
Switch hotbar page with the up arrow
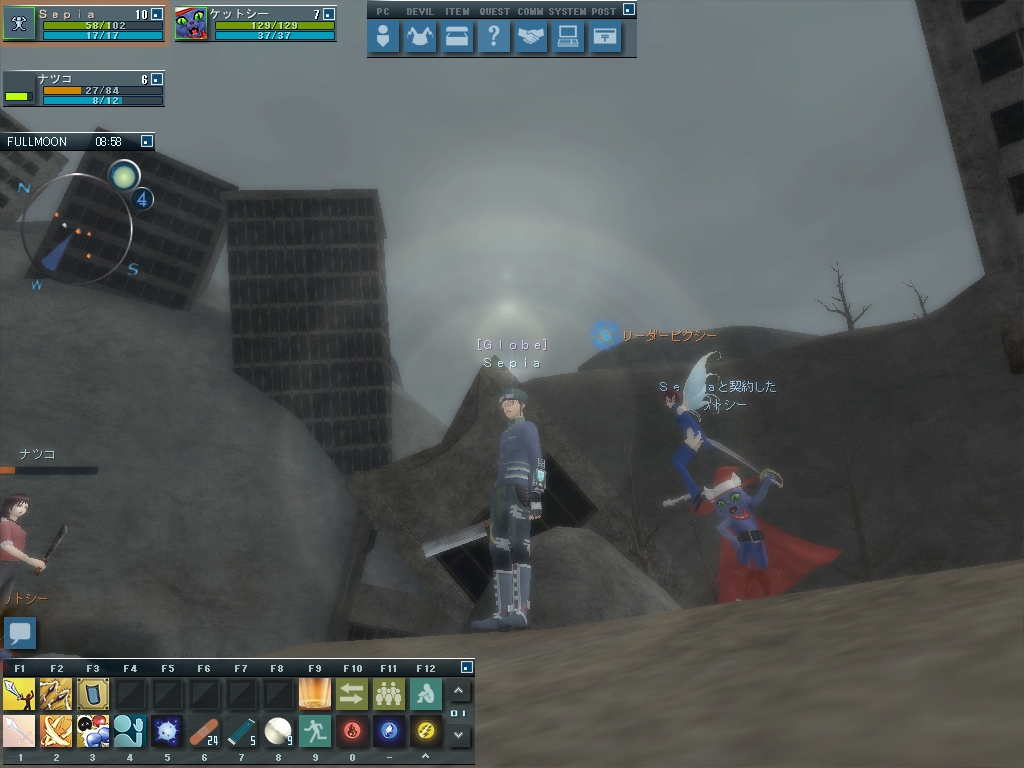(459, 691)
